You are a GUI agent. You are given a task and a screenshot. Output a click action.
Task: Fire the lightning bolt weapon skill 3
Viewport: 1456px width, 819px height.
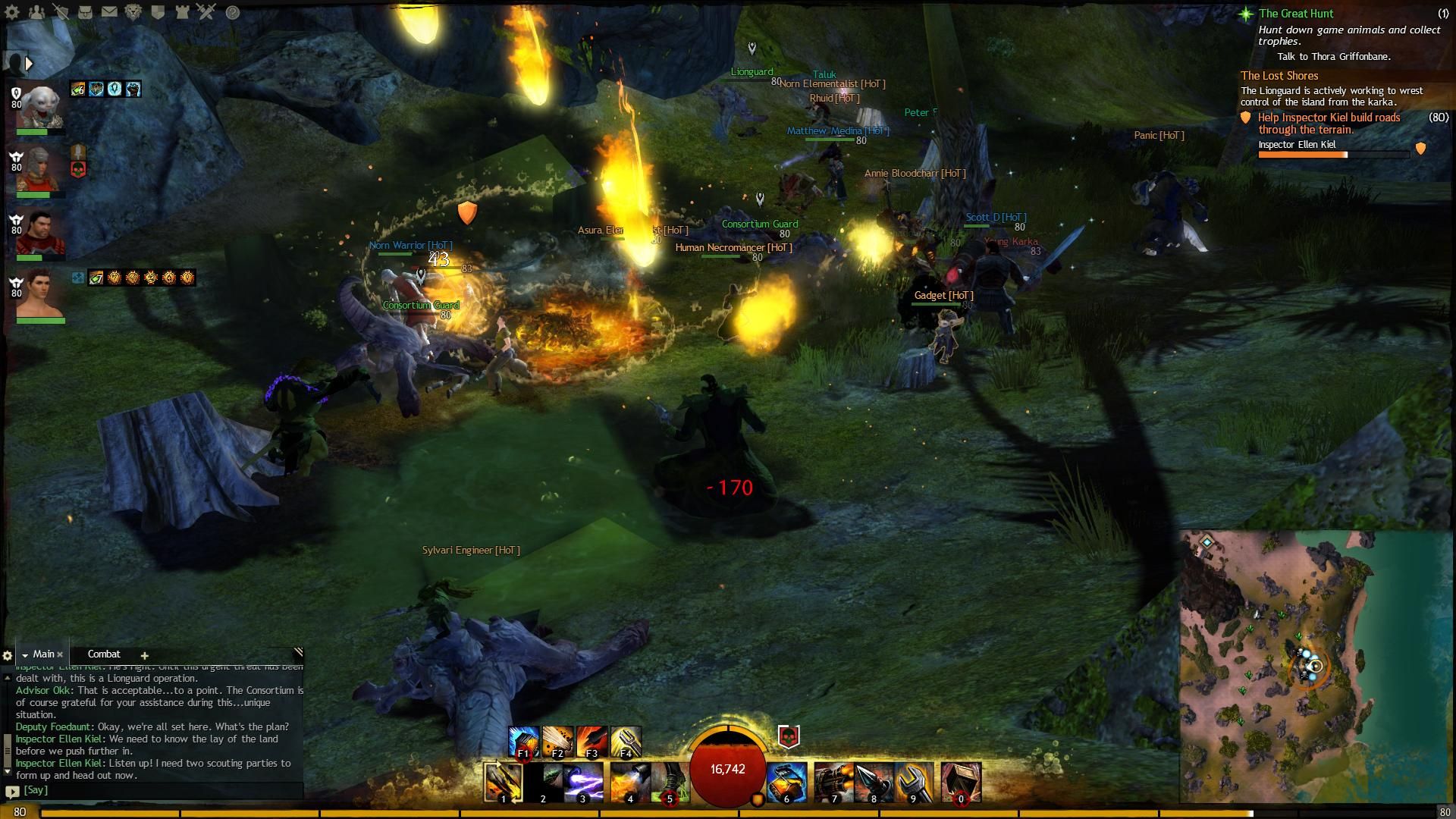click(x=584, y=783)
